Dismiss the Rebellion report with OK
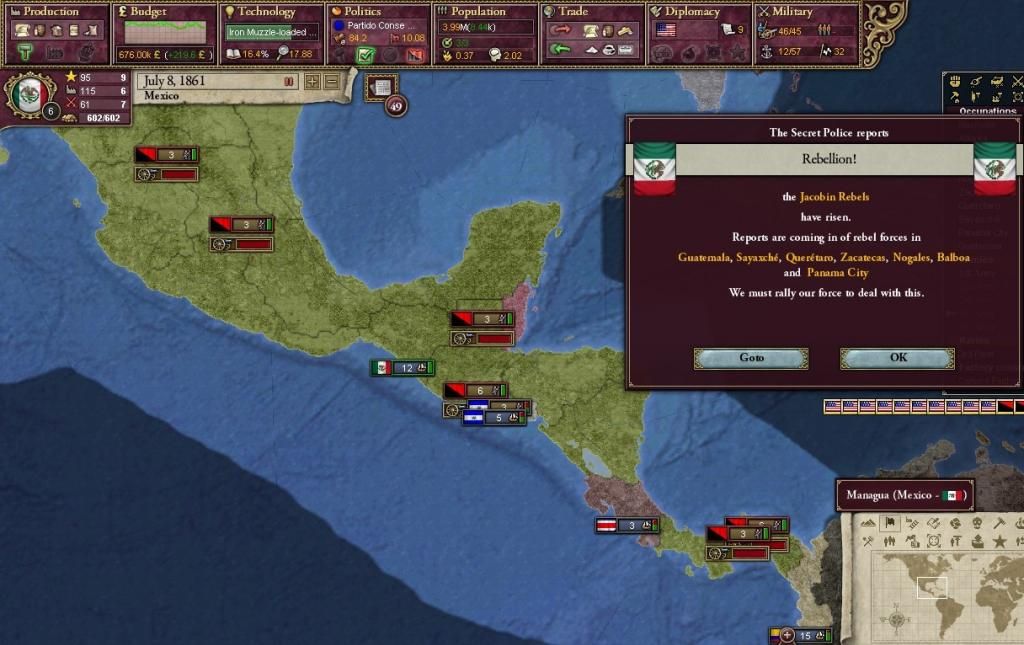 click(x=897, y=358)
